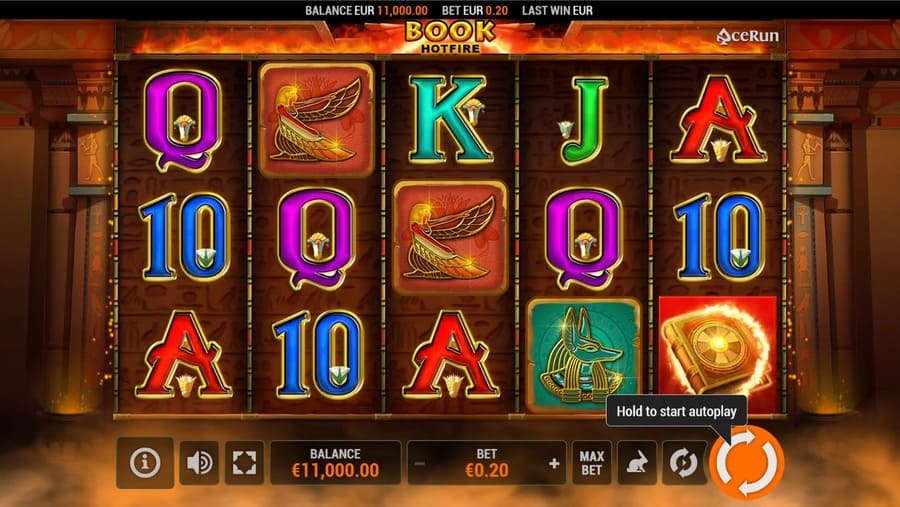Decrease the bet with the minus button
900x507 pixels.
pyautogui.click(x=420, y=464)
